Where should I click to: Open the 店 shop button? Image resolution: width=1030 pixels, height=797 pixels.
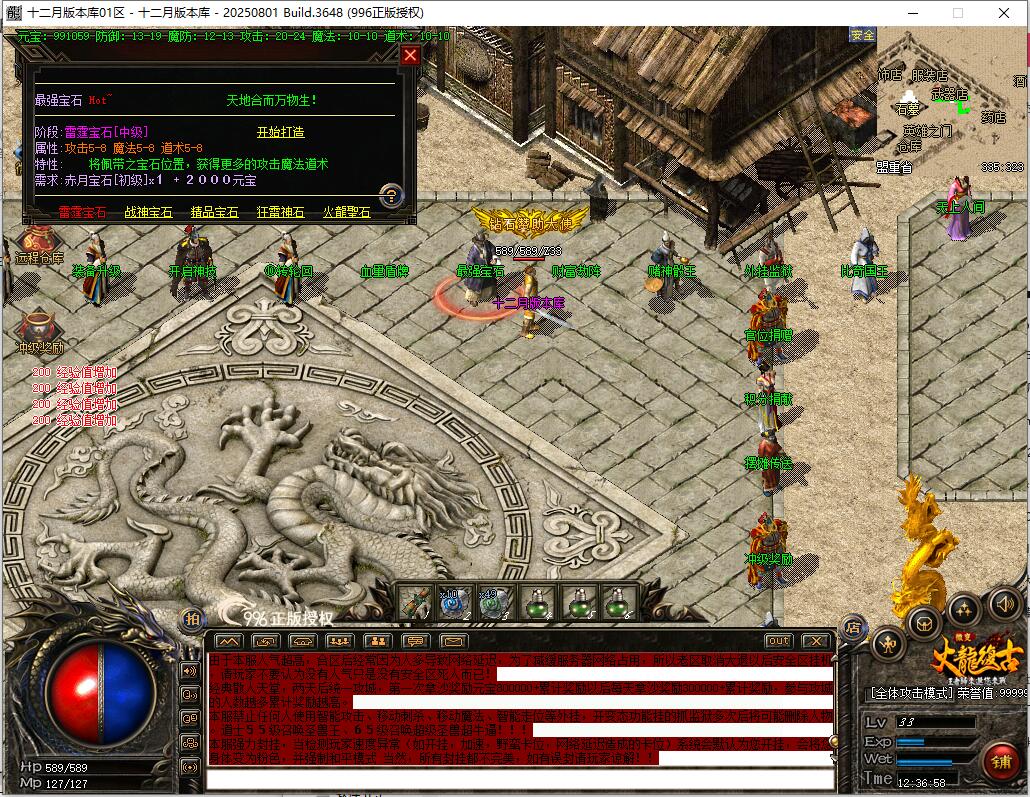[853, 628]
